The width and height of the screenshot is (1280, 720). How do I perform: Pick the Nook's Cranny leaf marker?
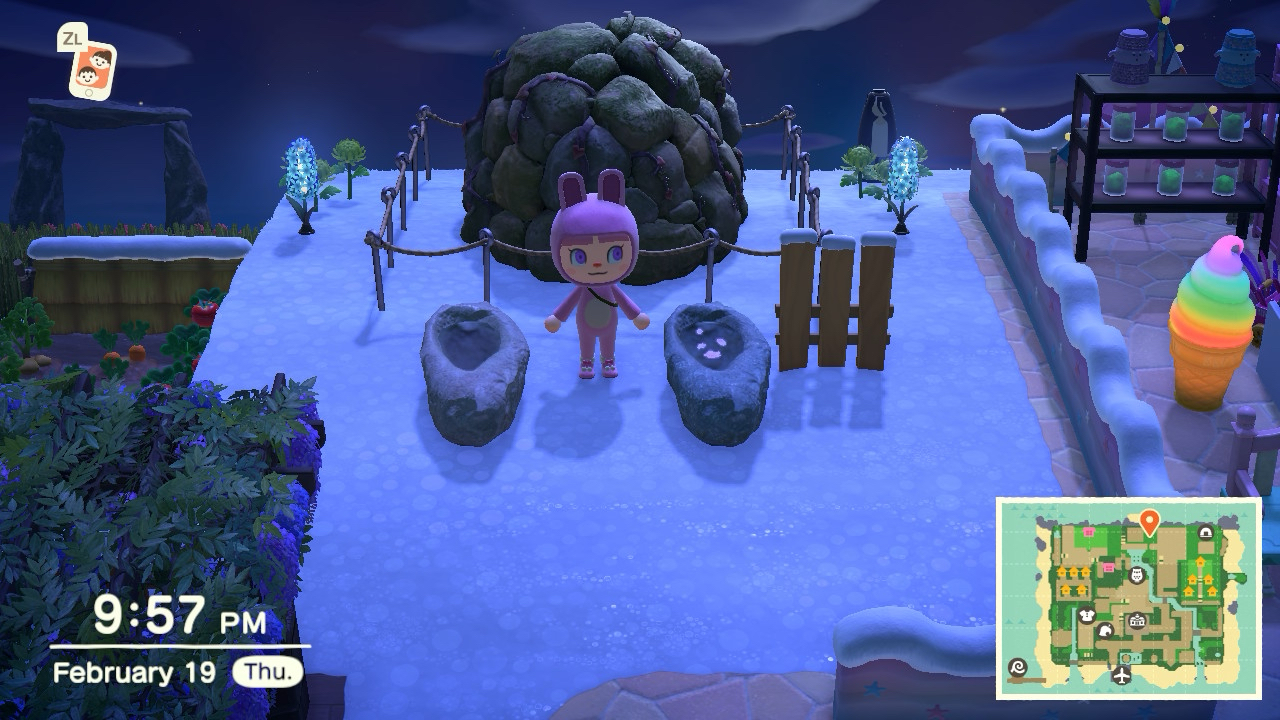[x=1105, y=631]
